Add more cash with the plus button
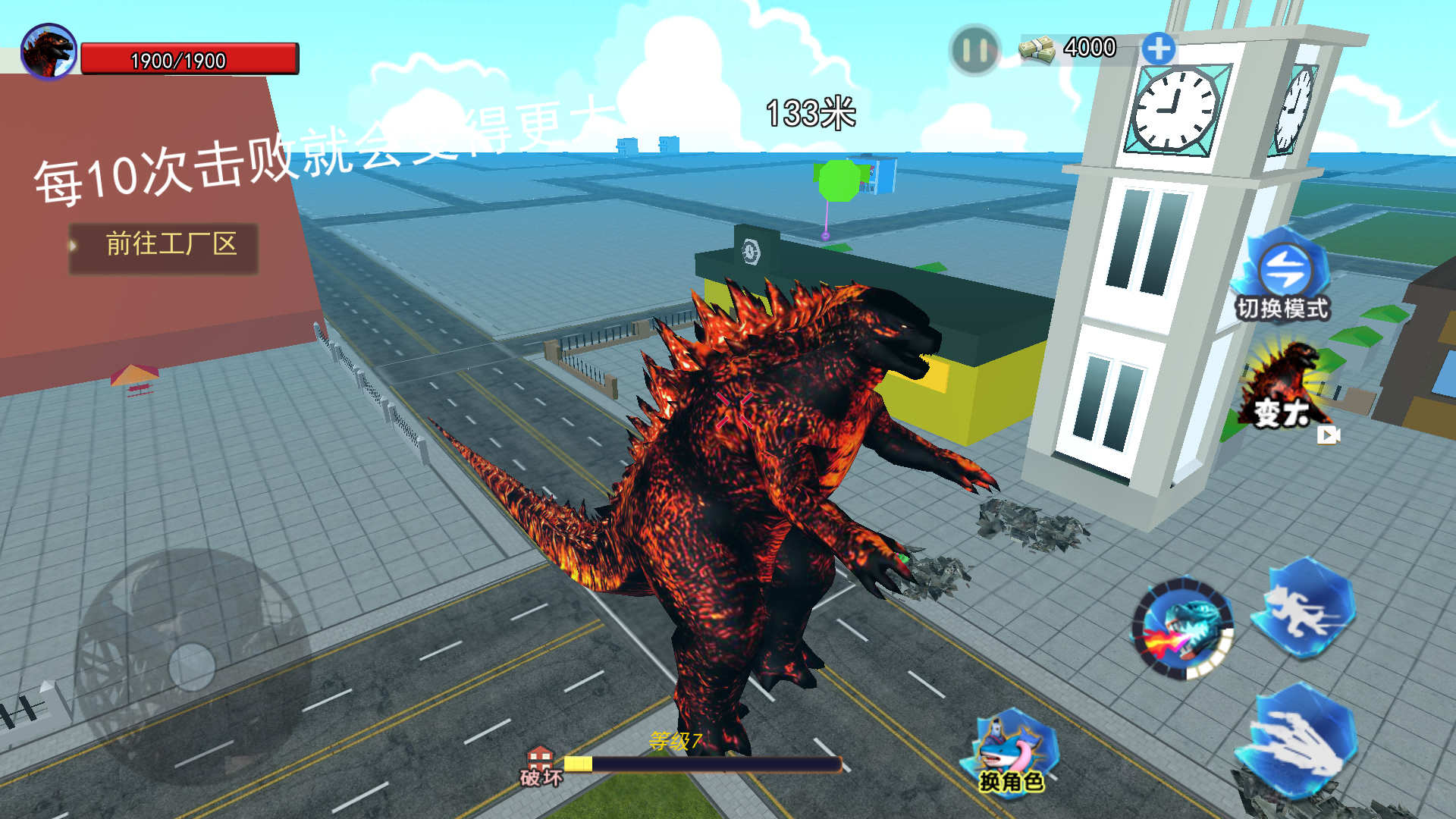Viewport: 1456px width, 819px height. pos(1158,49)
